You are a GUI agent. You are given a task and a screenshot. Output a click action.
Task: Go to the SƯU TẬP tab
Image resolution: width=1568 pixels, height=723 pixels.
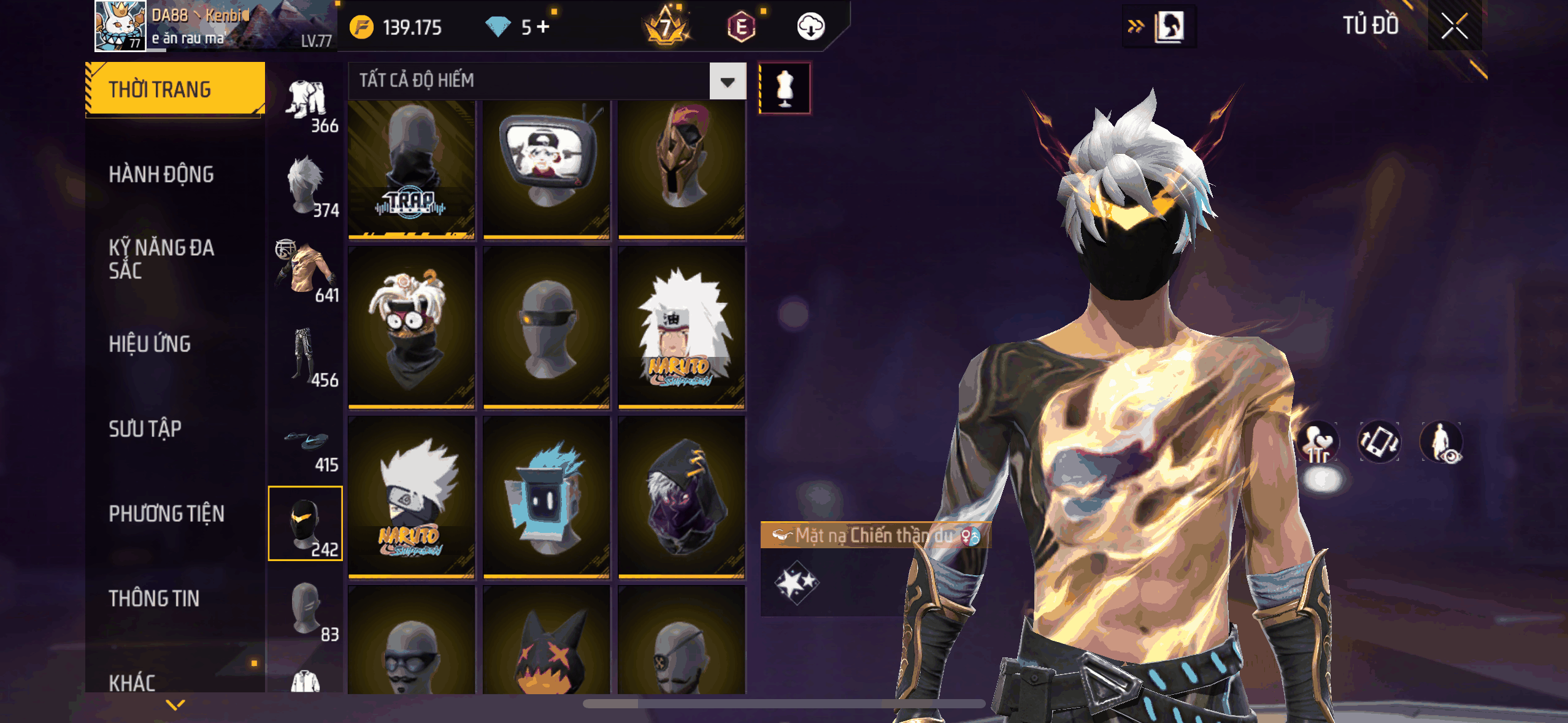[145, 429]
